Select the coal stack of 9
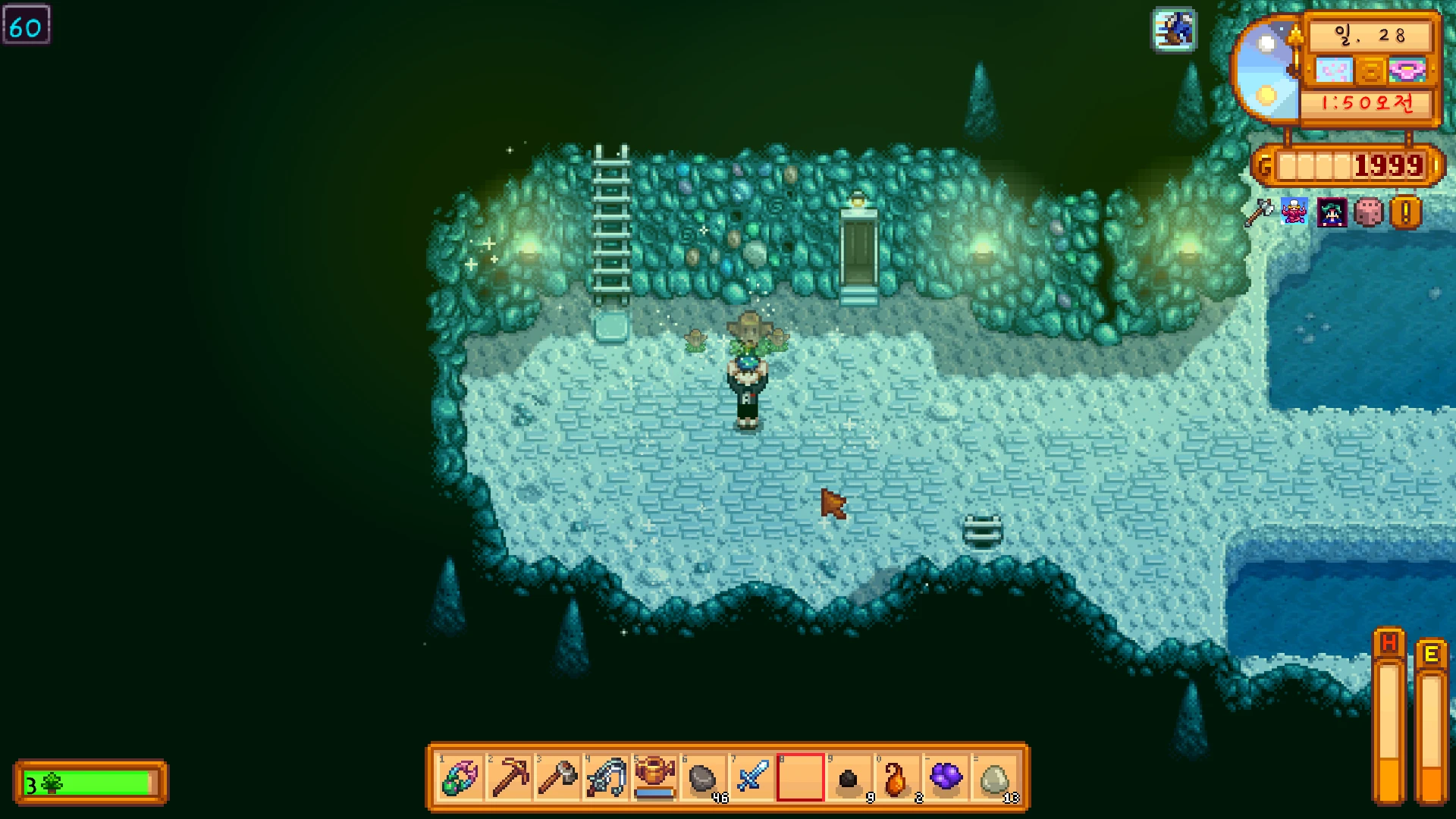1456x819 pixels. [849, 777]
